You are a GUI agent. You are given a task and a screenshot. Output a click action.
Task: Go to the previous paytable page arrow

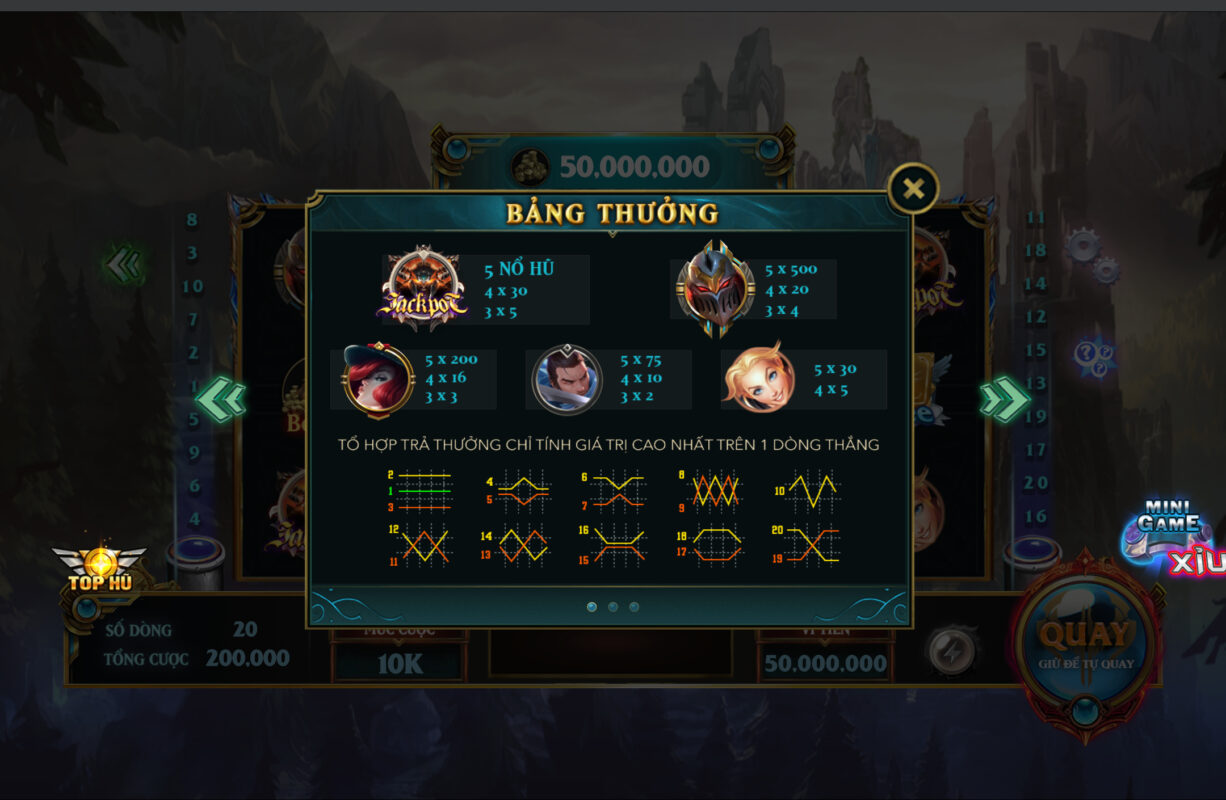coord(220,399)
